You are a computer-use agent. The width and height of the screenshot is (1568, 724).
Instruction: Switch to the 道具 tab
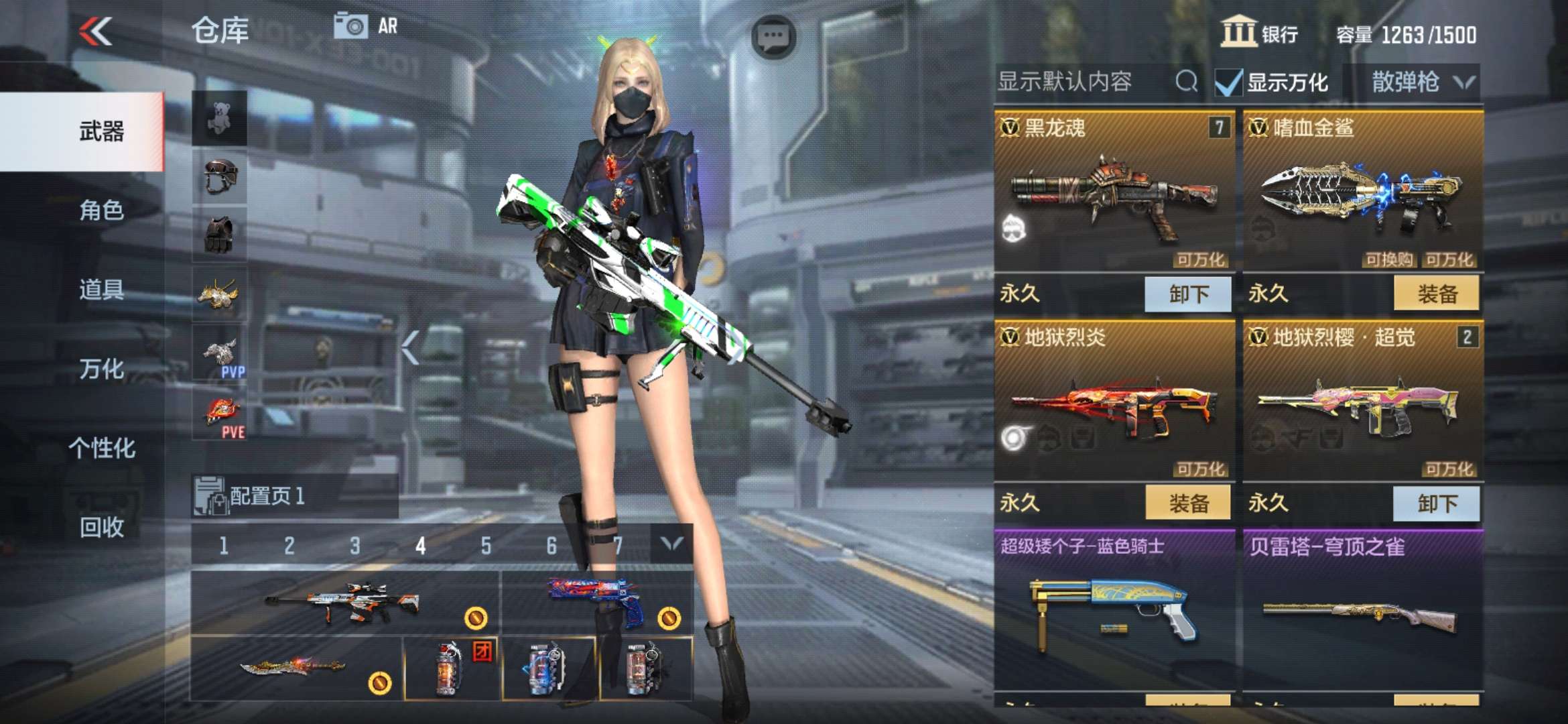[x=101, y=290]
